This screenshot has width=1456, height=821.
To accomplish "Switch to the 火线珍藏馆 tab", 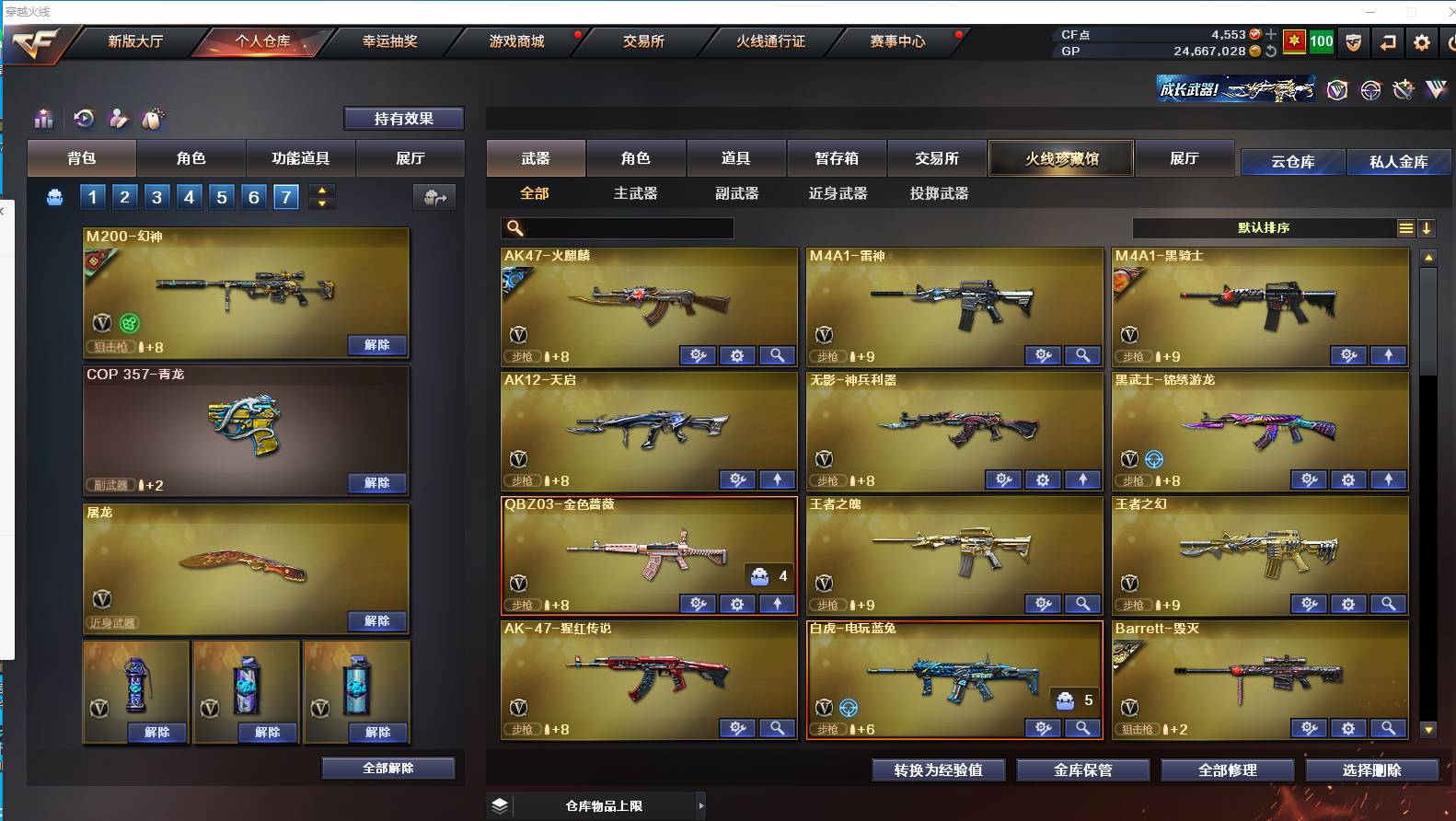I will coord(1060,157).
